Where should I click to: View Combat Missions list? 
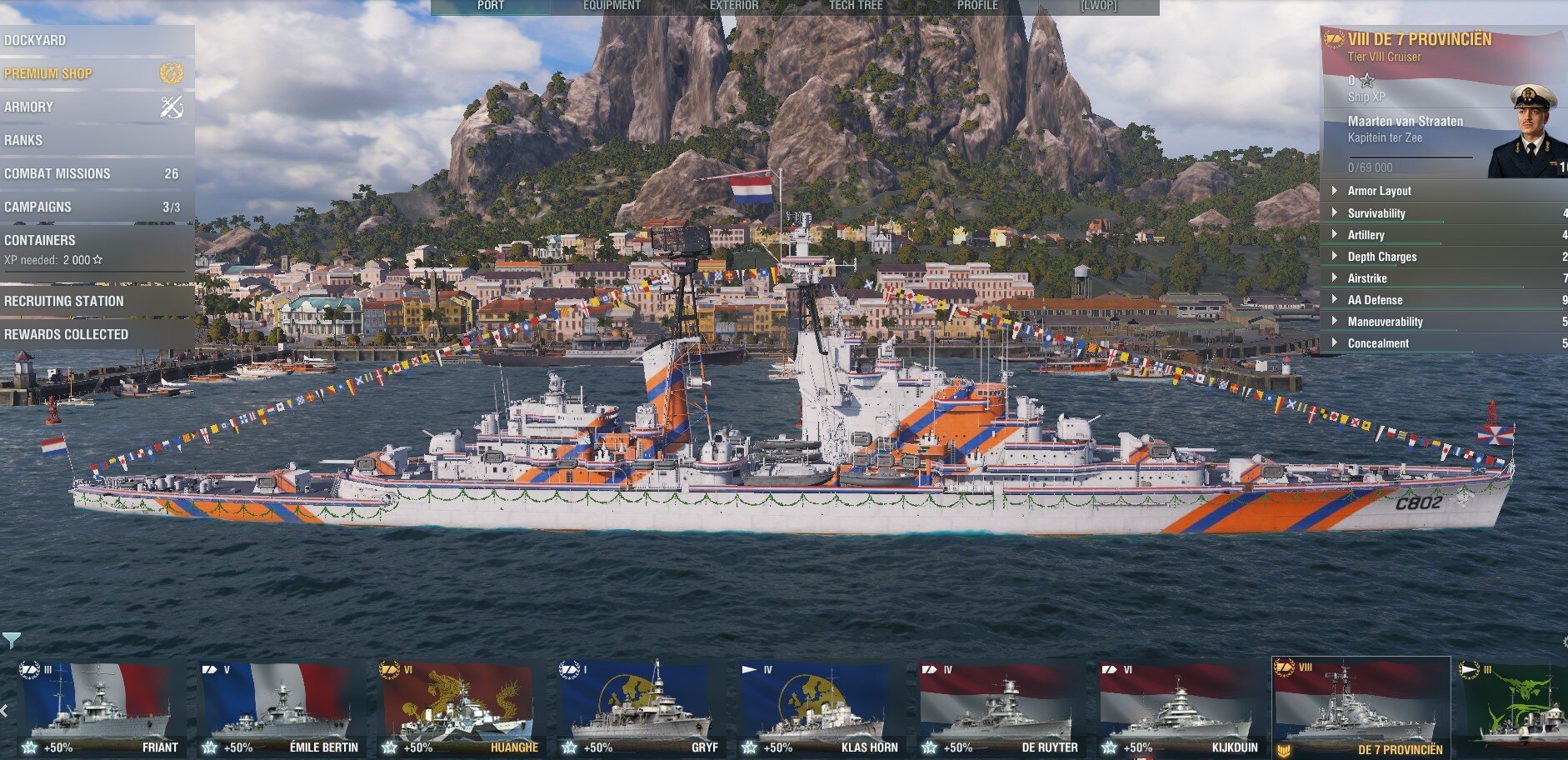click(57, 173)
